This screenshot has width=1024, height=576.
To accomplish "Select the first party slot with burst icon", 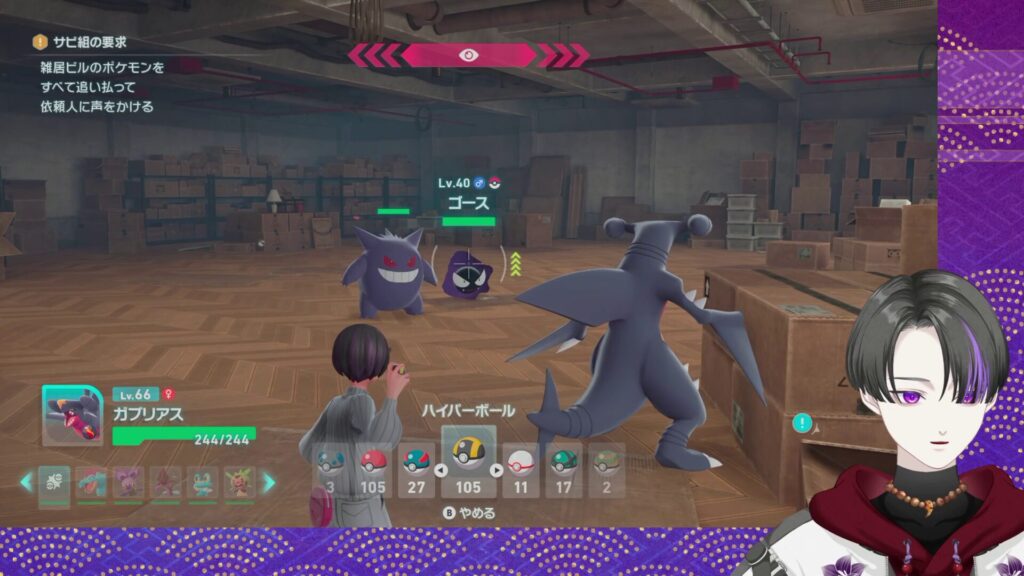I will click(x=54, y=482).
